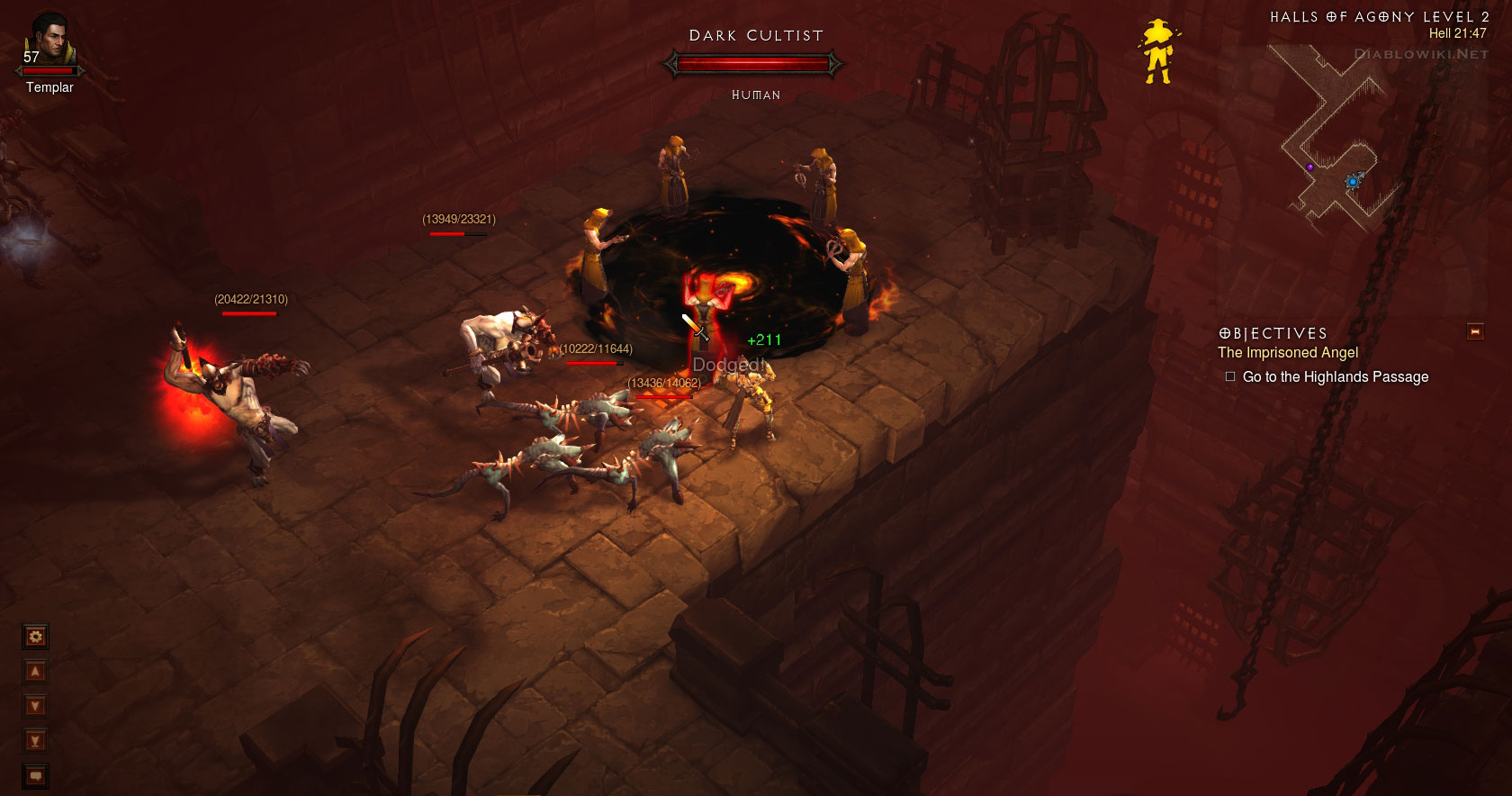Select The Imprisoned Angel quest title

pos(1287,353)
